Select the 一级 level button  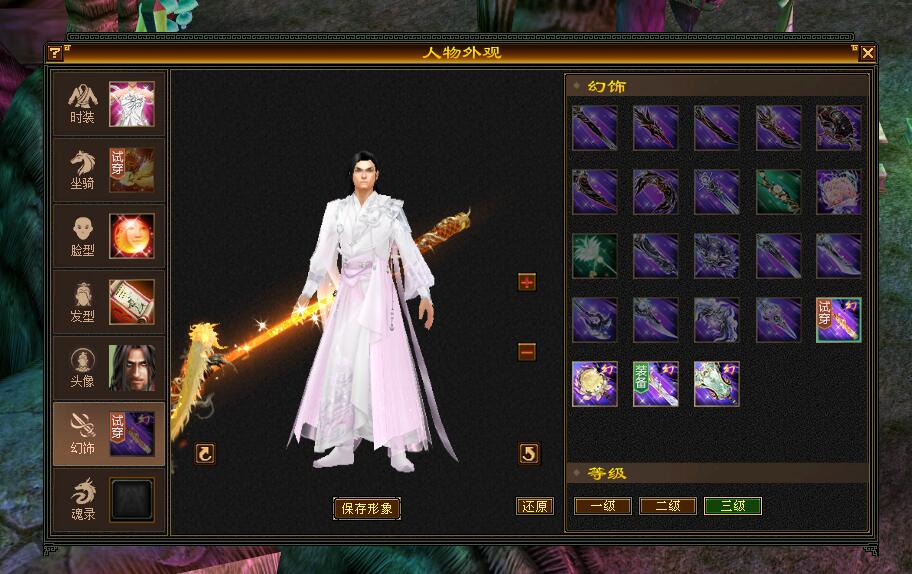tap(602, 506)
